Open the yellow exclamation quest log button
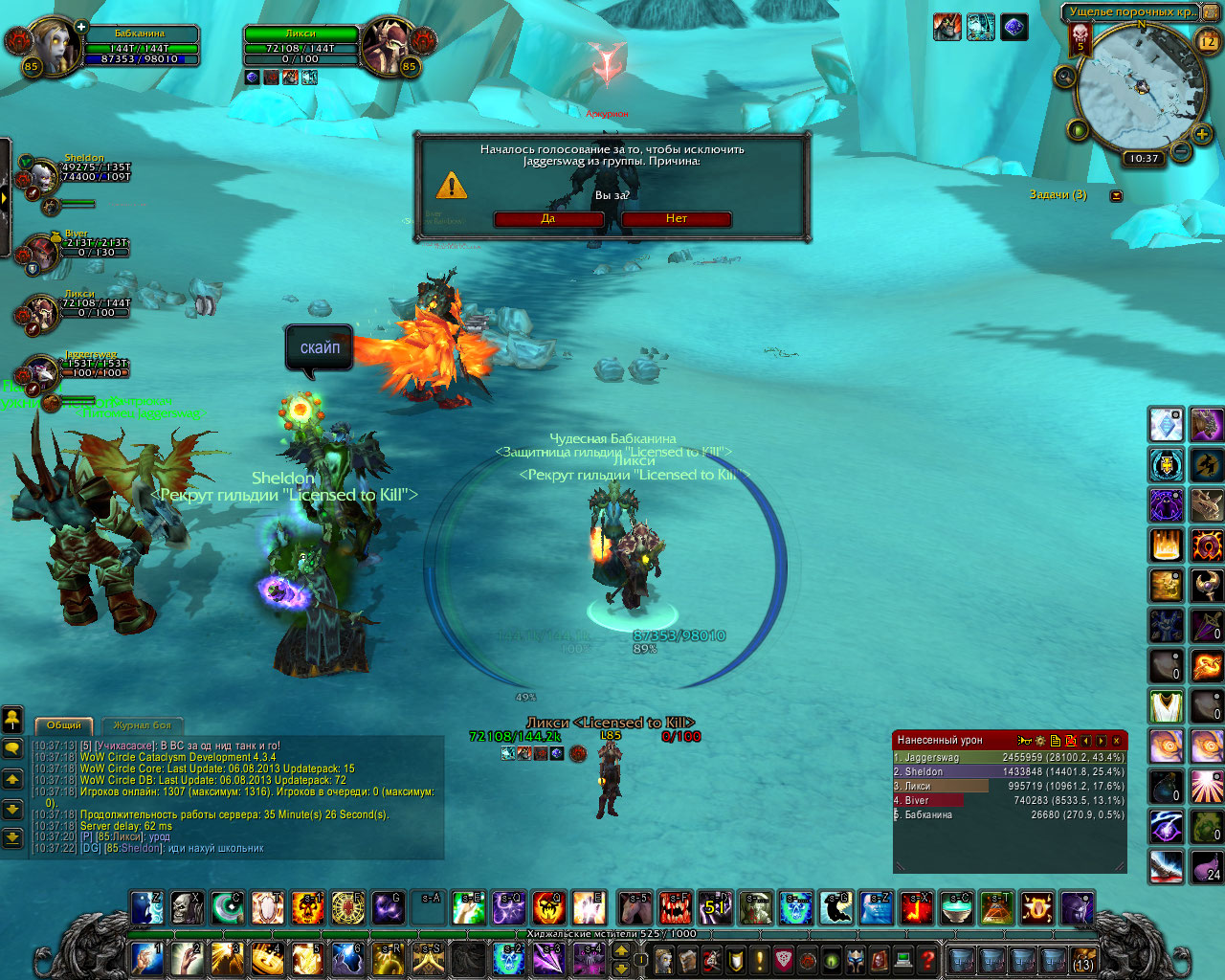Screen dimensions: 1225x980 point(760,959)
